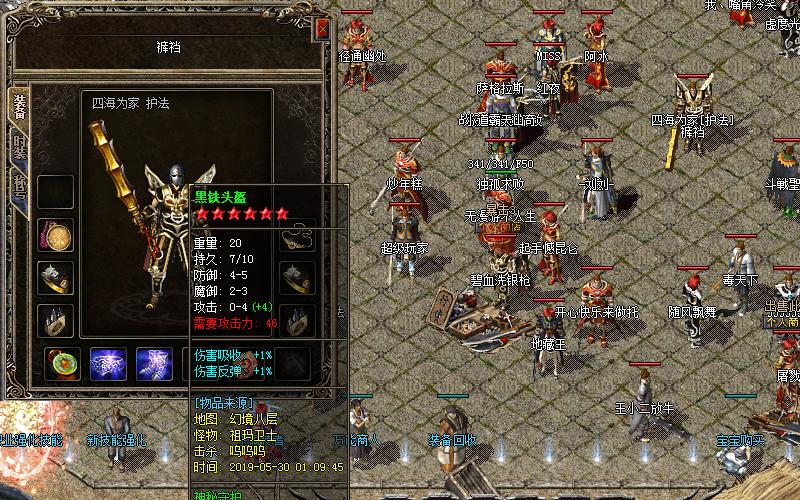Open the 时装 fashion tab
This screenshot has height=500, width=800.
pos(18,148)
